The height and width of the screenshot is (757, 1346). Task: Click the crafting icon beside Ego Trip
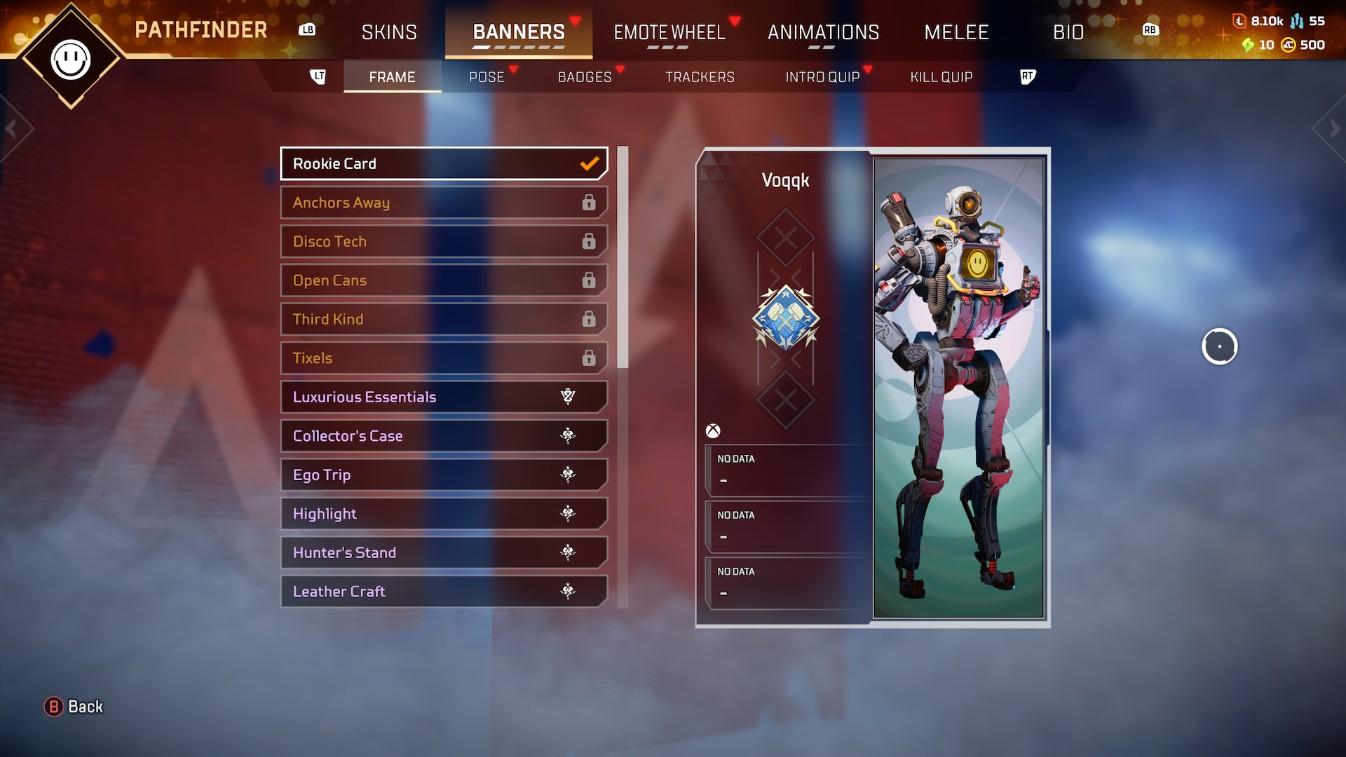(x=568, y=474)
